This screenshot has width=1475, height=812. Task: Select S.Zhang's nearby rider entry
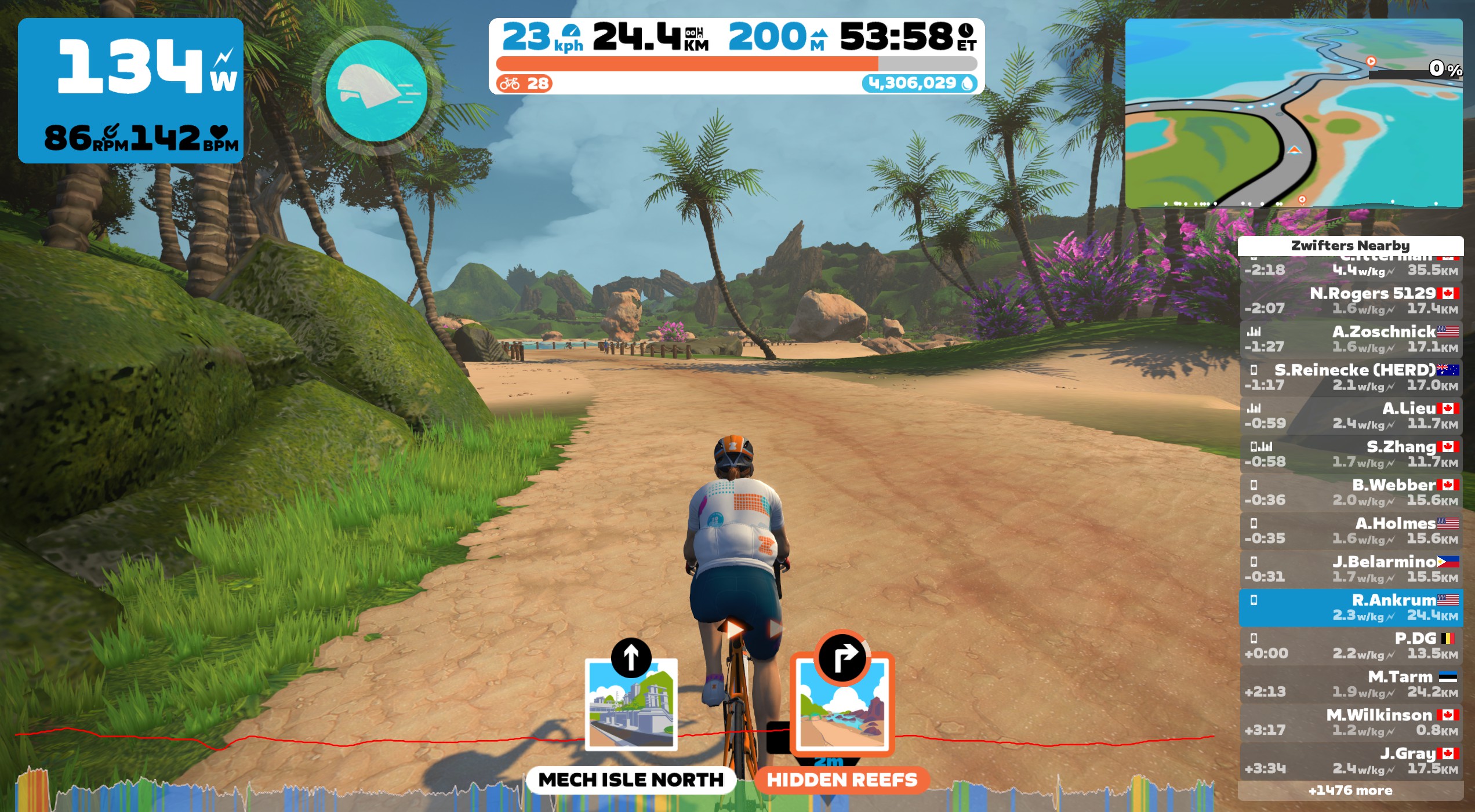[x=1350, y=454]
